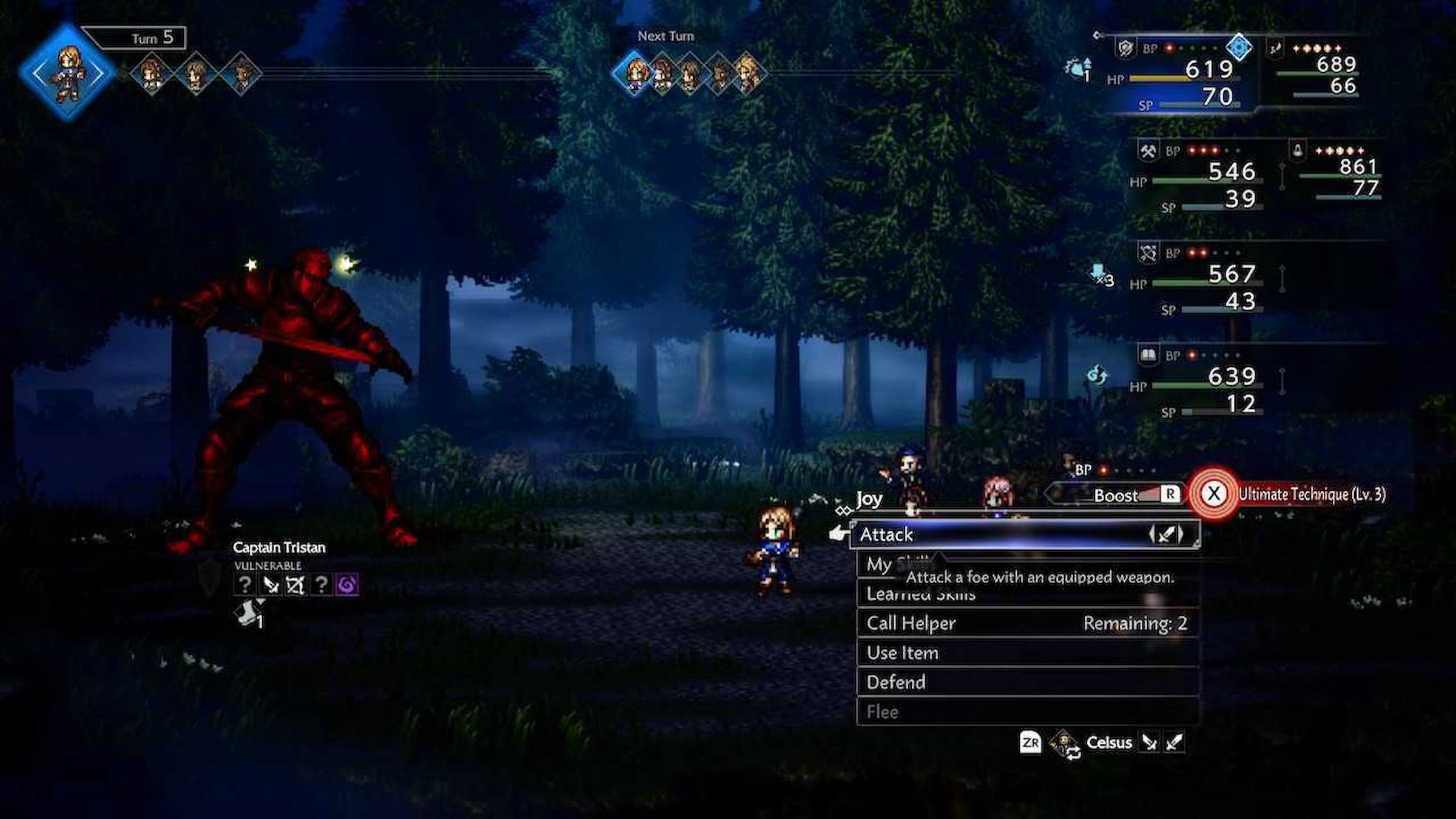Activate the Boost gauge
The image size is (1456, 819).
(x=1116, y=495)
